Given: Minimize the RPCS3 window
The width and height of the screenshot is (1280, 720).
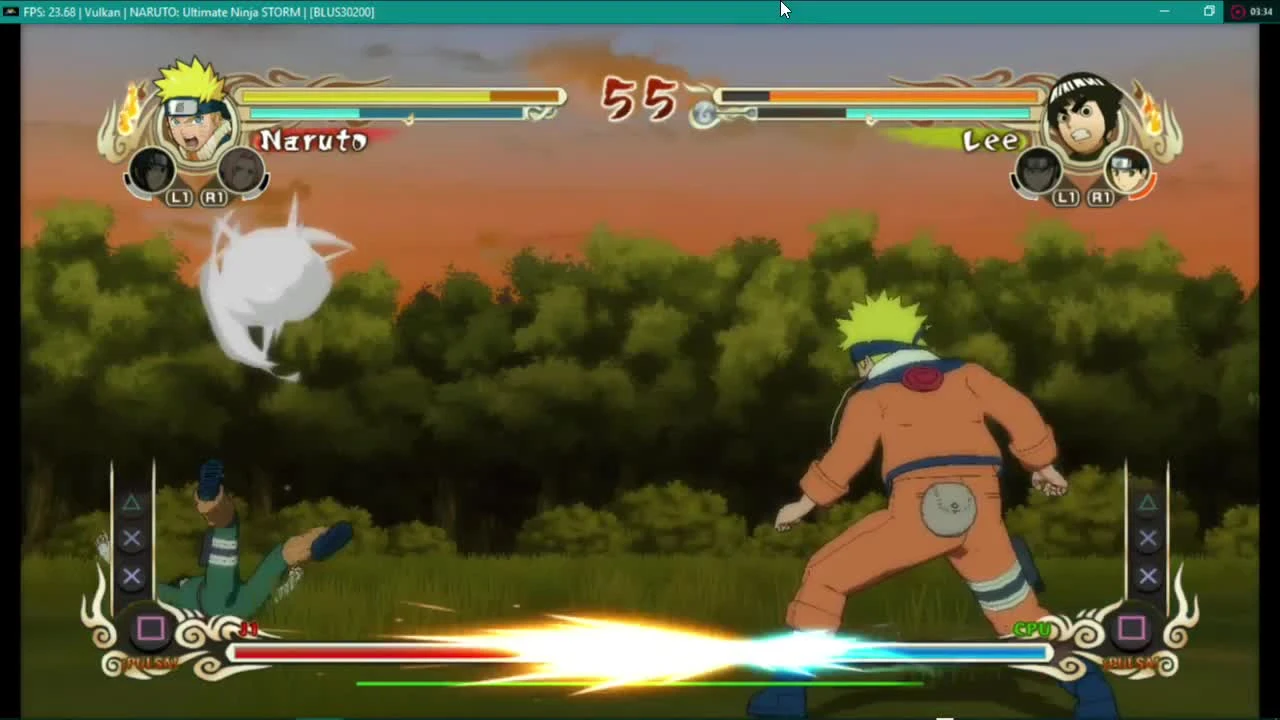Looking at the screenshot, I should pyautogui.click(x=1163, y=11).
